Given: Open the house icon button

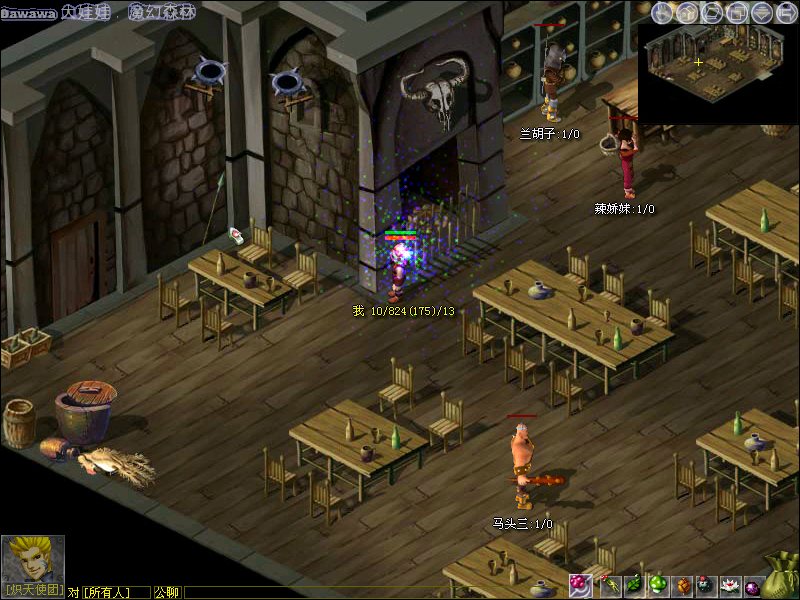Looking at the screenshot, I should 687,12.
